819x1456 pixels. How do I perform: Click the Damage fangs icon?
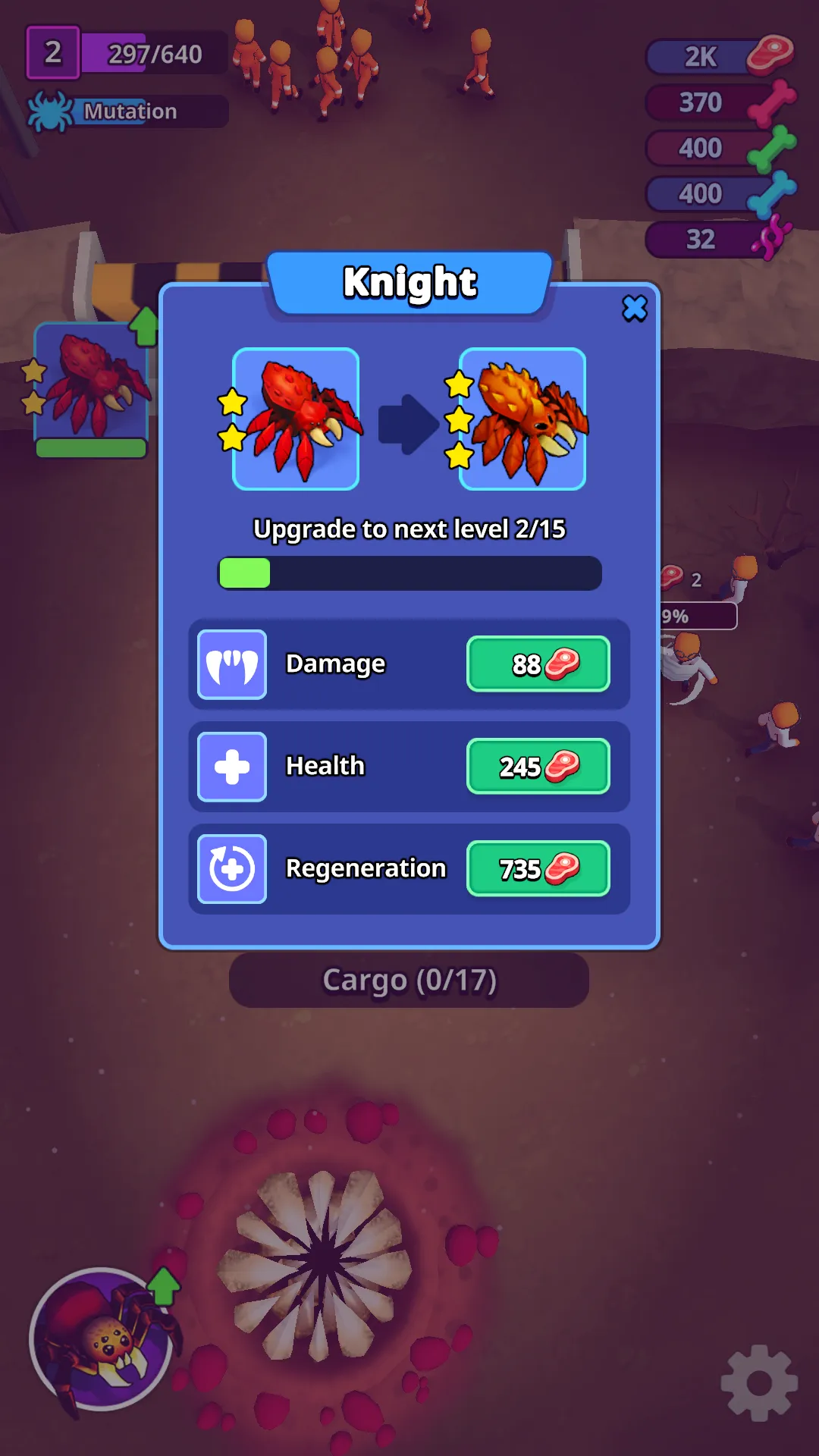pyautogui.click(x=232, y=664)
